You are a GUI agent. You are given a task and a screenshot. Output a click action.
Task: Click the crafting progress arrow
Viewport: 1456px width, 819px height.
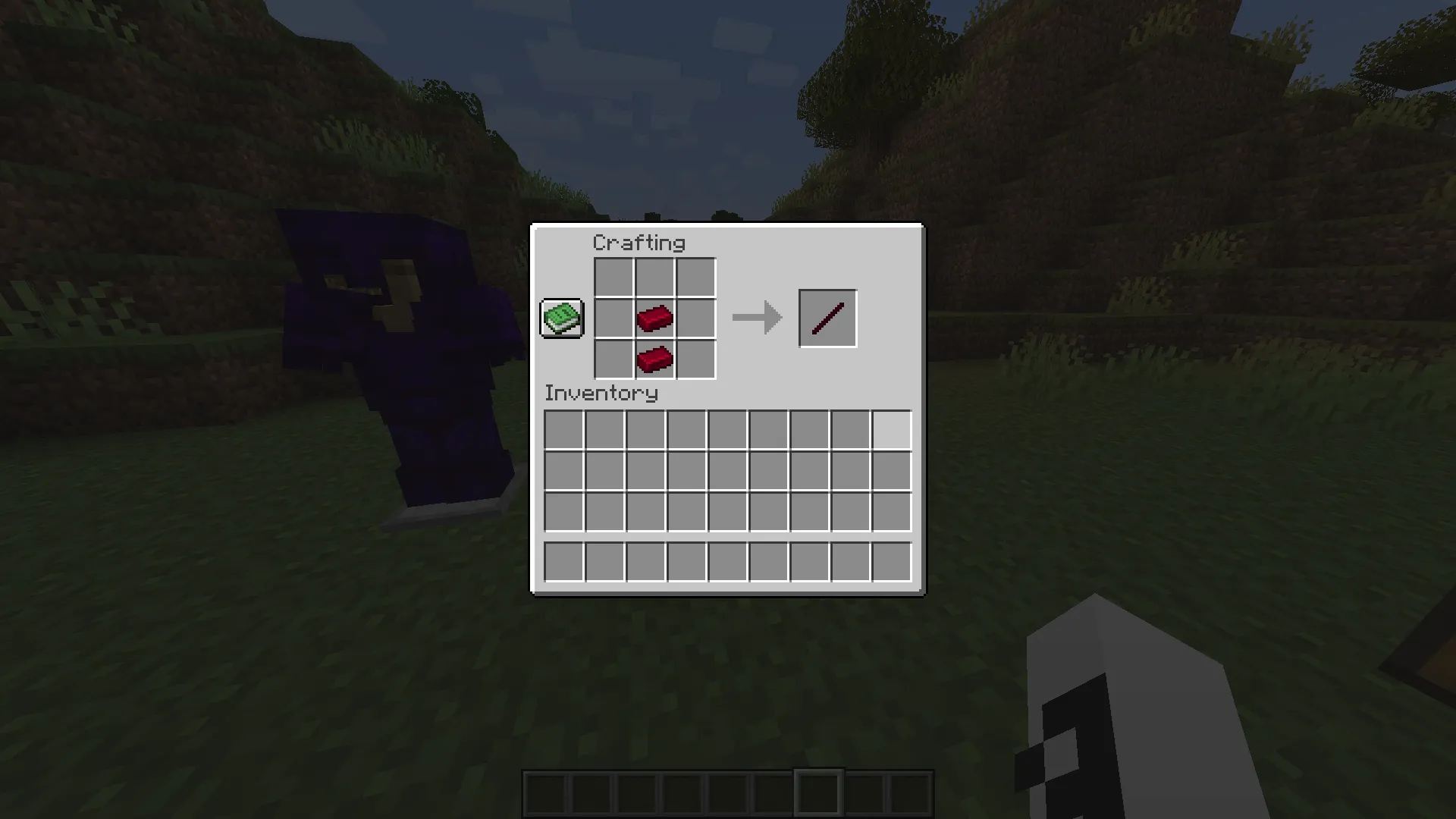(x=756, y=317)
